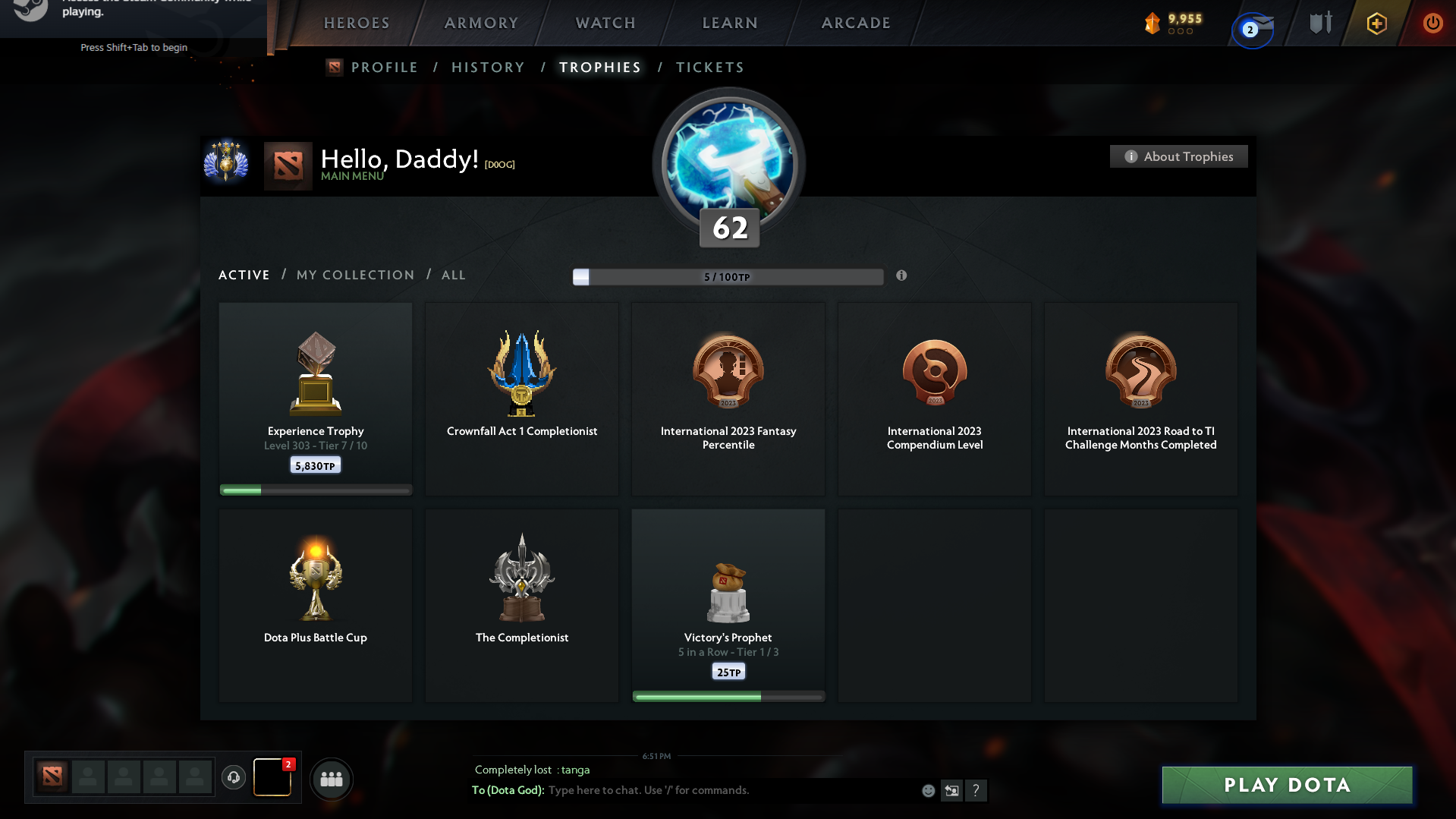Switch to the ALL trophies view
Image resolution: width=1456 pixels, height=819 pixels.
[x=453, y=275]
